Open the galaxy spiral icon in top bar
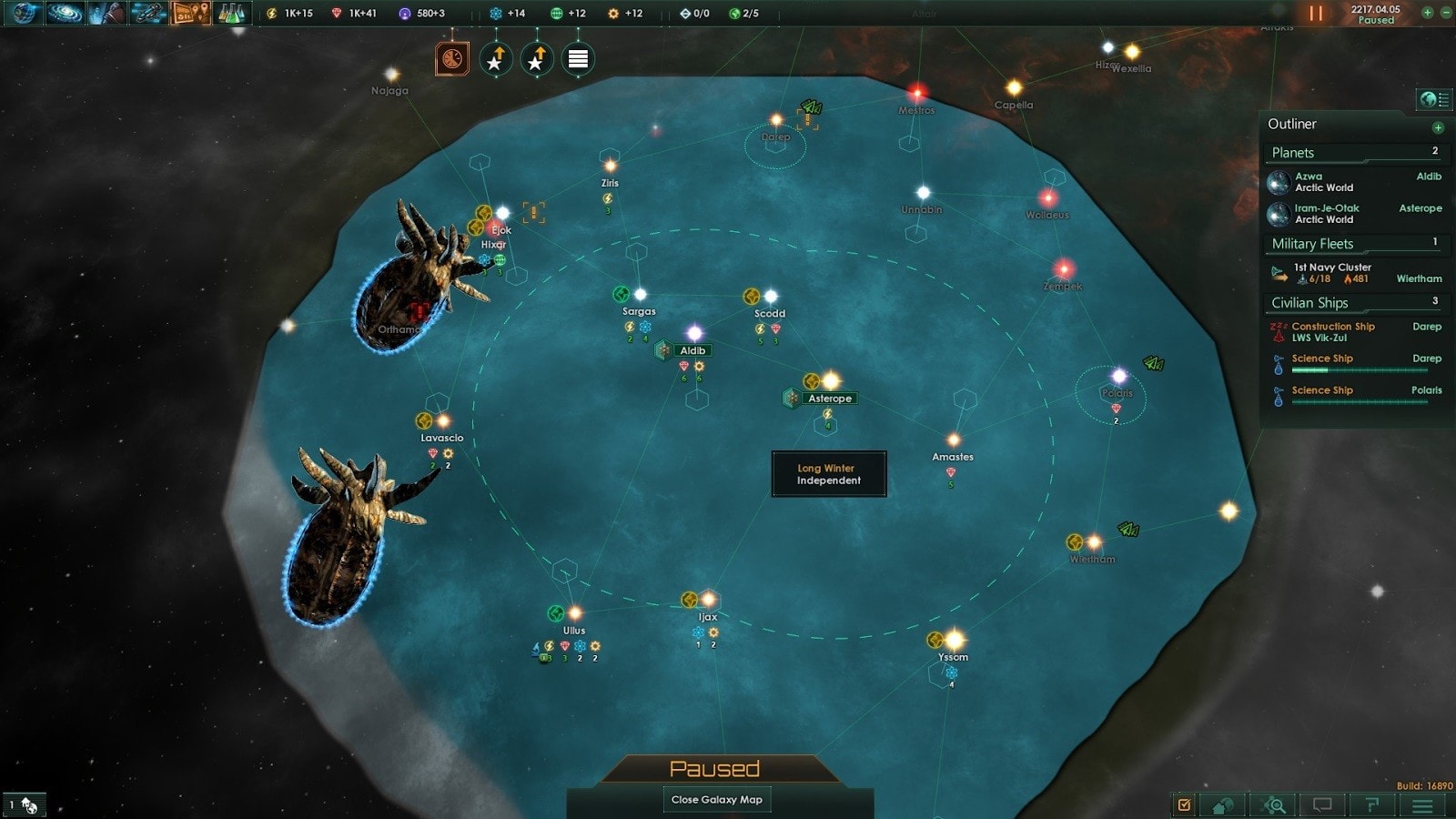 tap(64, 13)
